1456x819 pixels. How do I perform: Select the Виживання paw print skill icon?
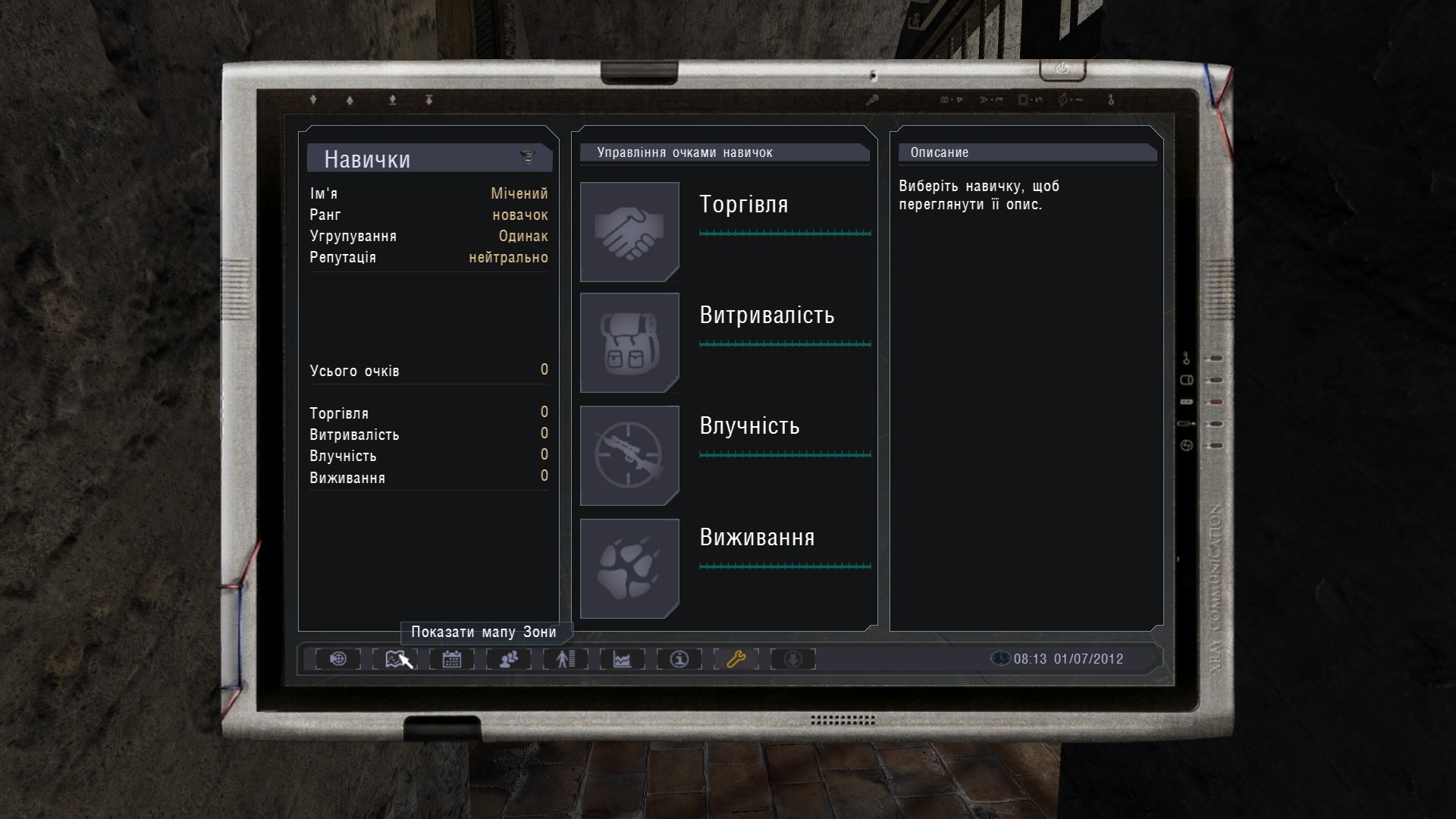point(629,568)
